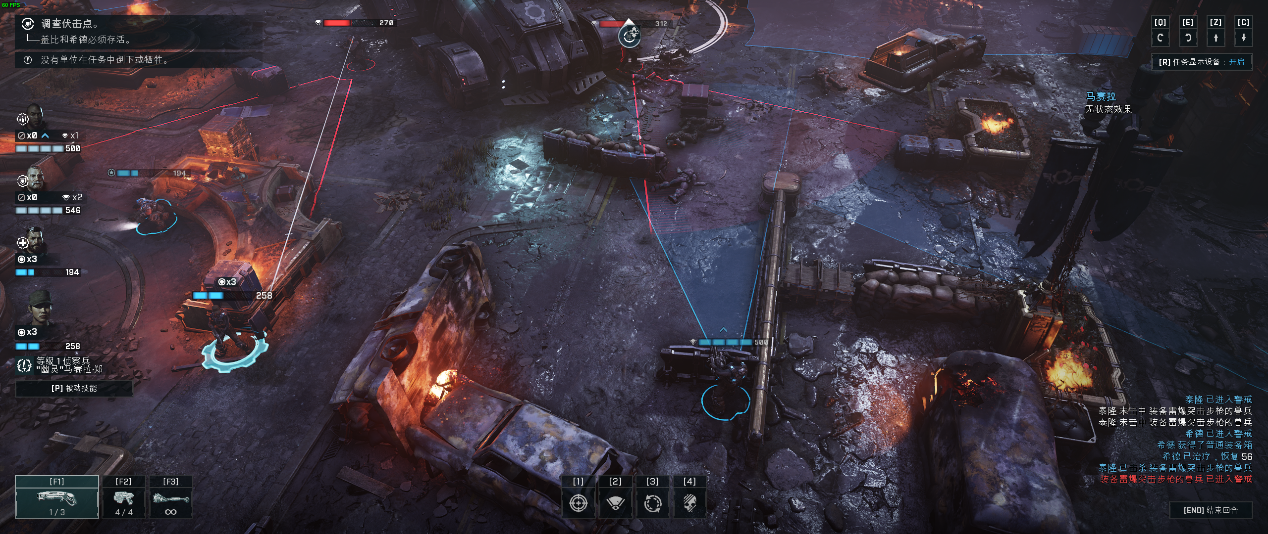Select the capped scout portrait at the bottom

34,303
